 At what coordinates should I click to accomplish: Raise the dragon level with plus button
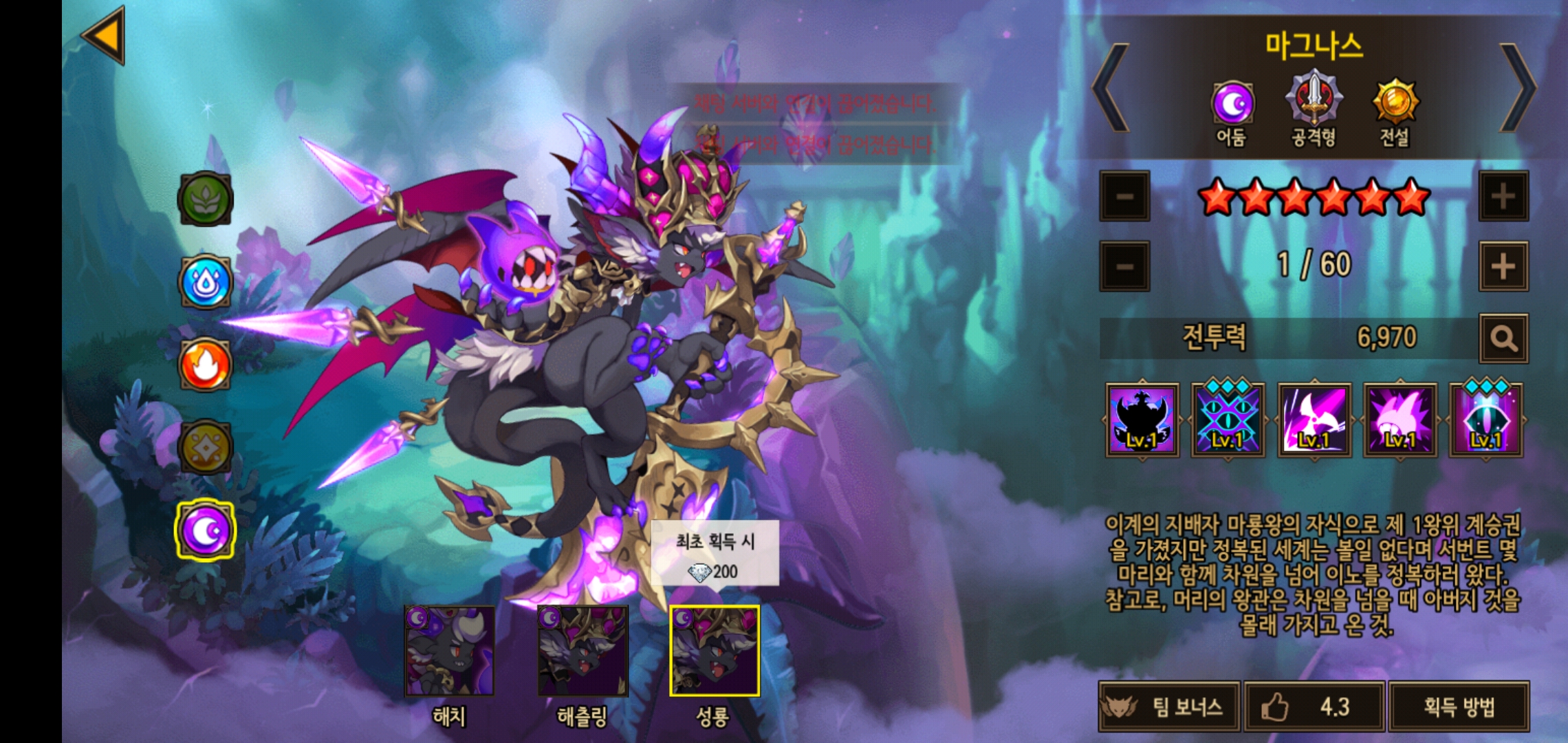[1503, 266]
